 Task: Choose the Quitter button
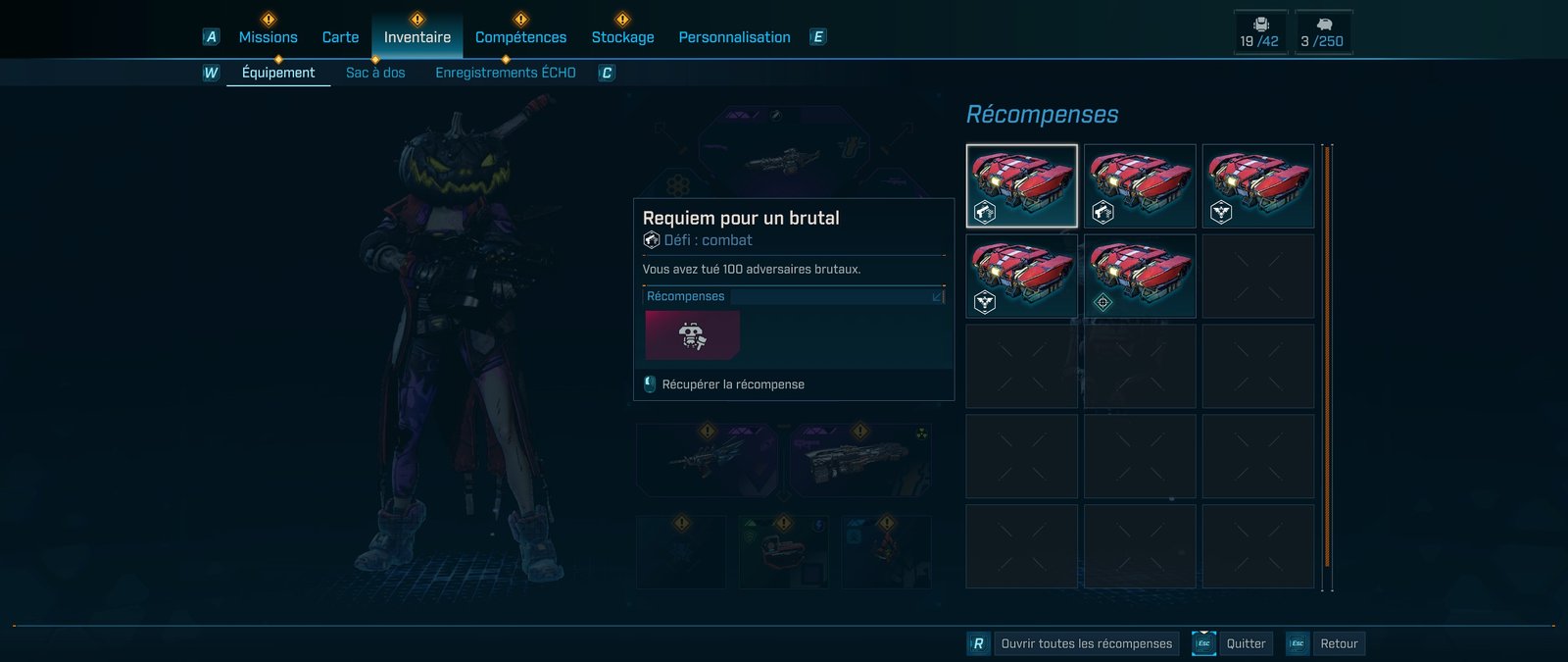[1246, 643]
